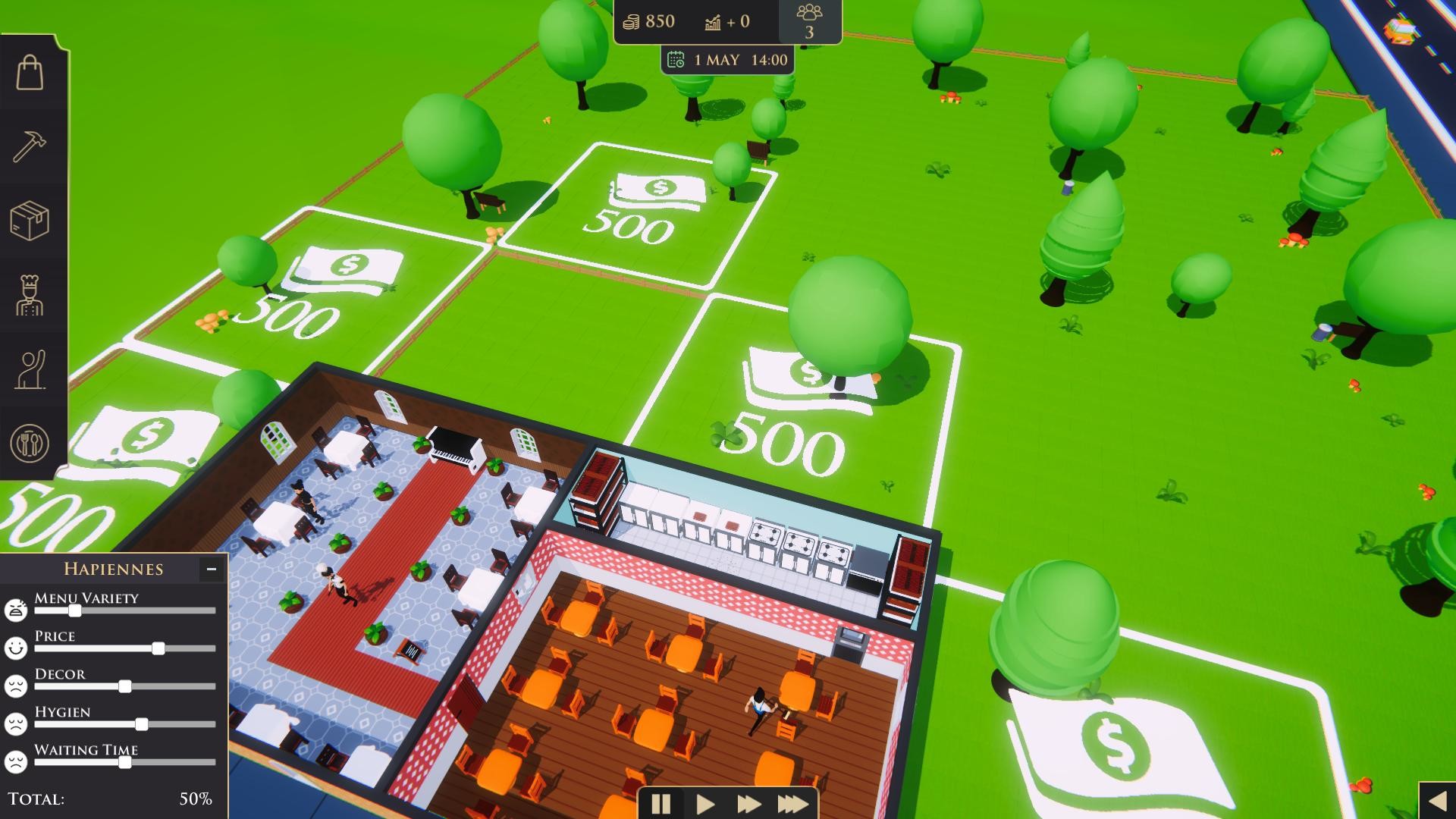
Task: Select the hammer build tool
Action: (31, 145)
